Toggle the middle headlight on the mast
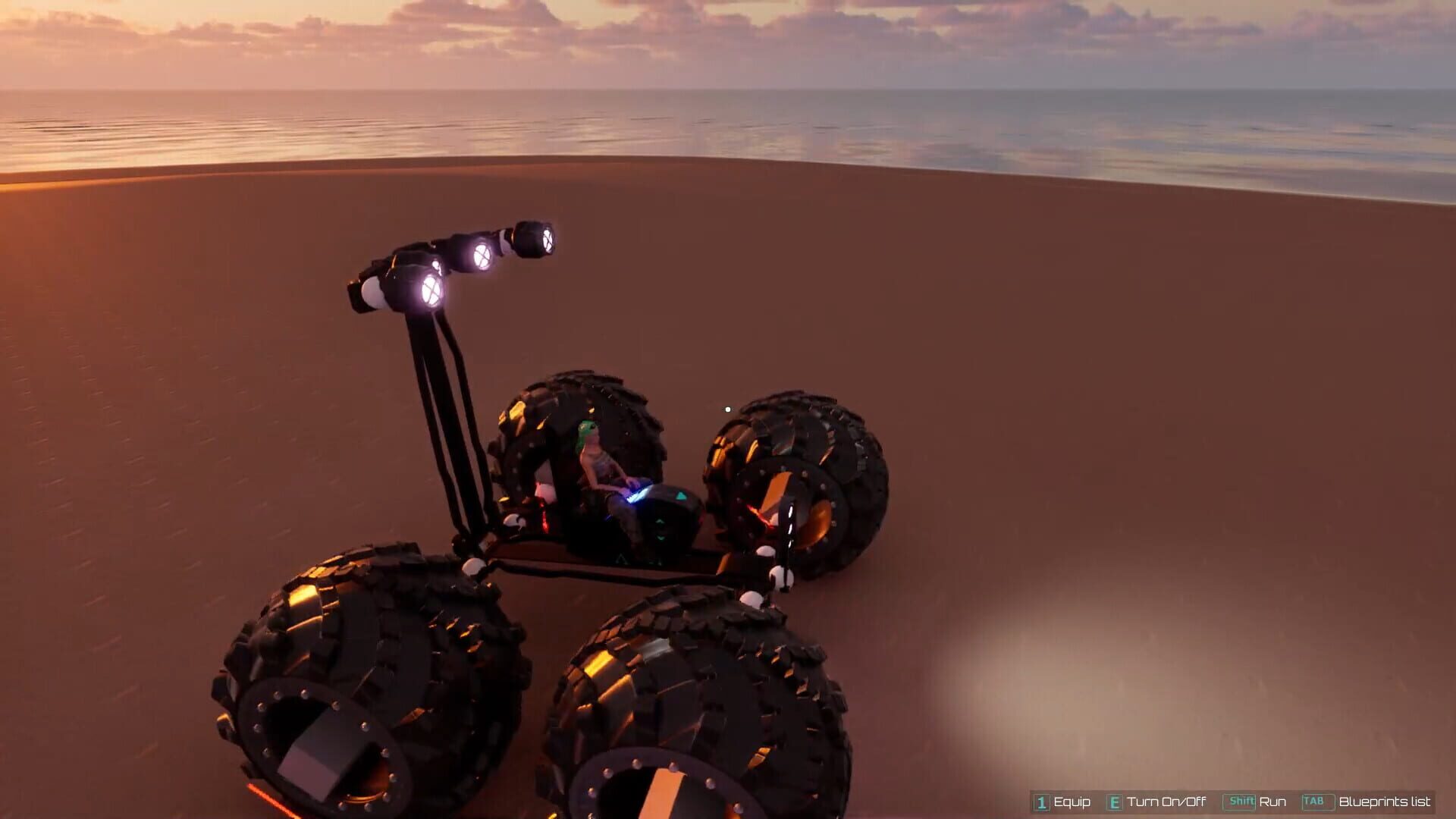 tap(482, 256)
